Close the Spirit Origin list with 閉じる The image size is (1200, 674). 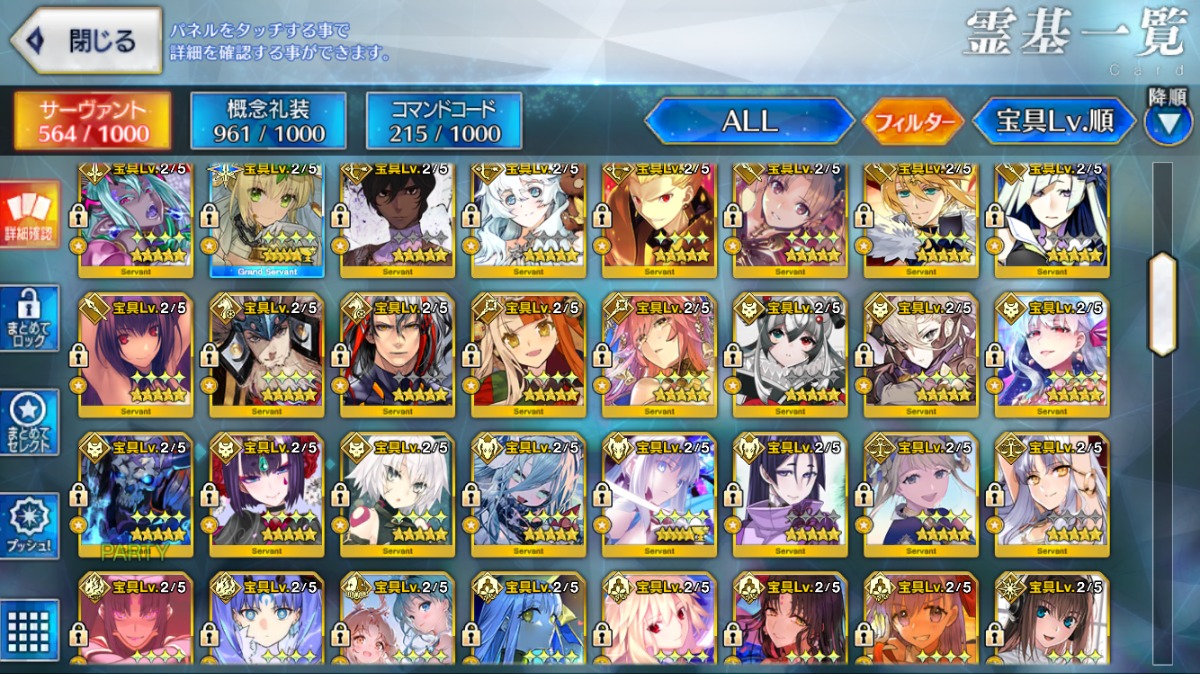(86, 41)
